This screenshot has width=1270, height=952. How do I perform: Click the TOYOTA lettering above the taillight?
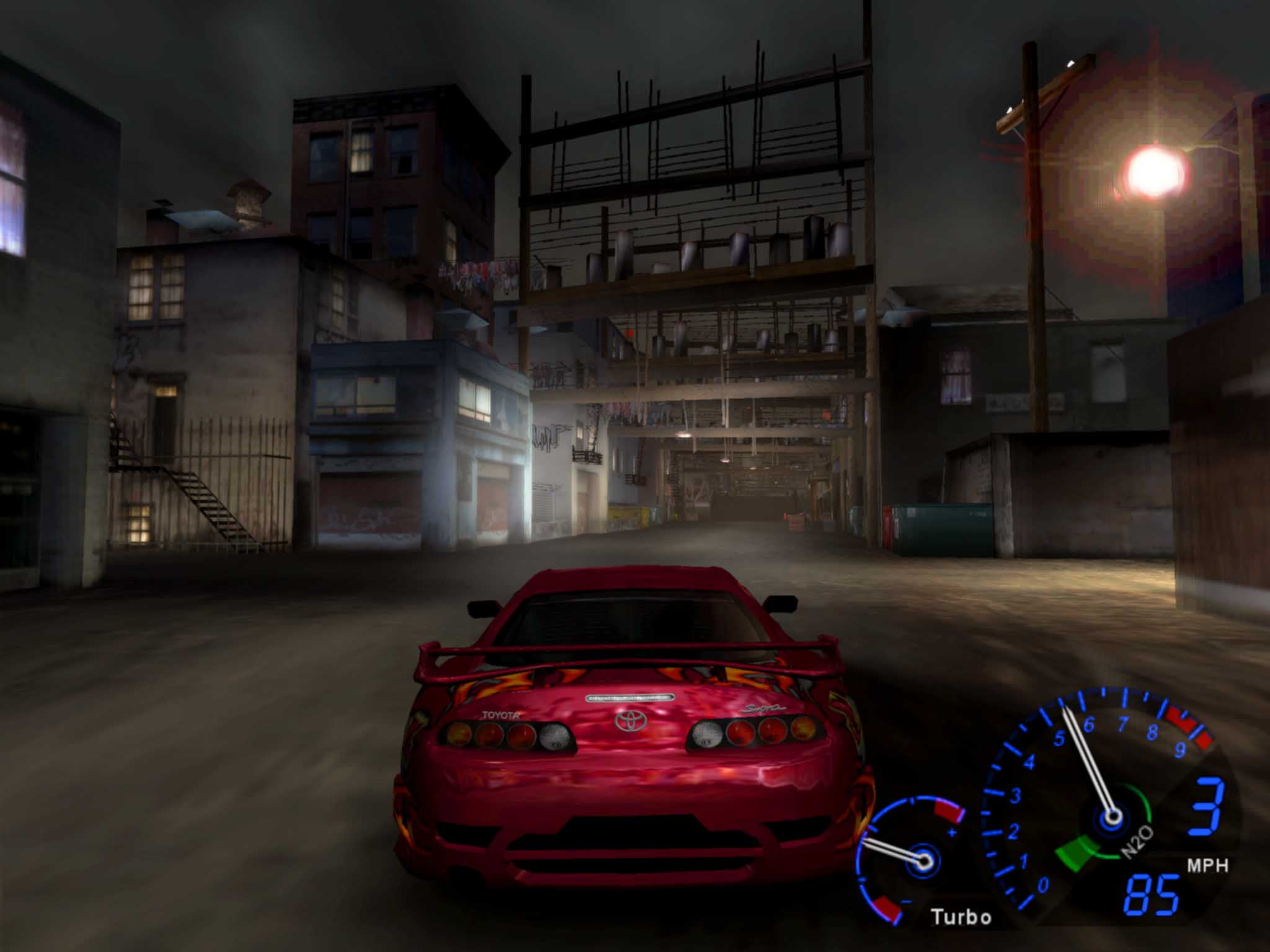point(500,715)
